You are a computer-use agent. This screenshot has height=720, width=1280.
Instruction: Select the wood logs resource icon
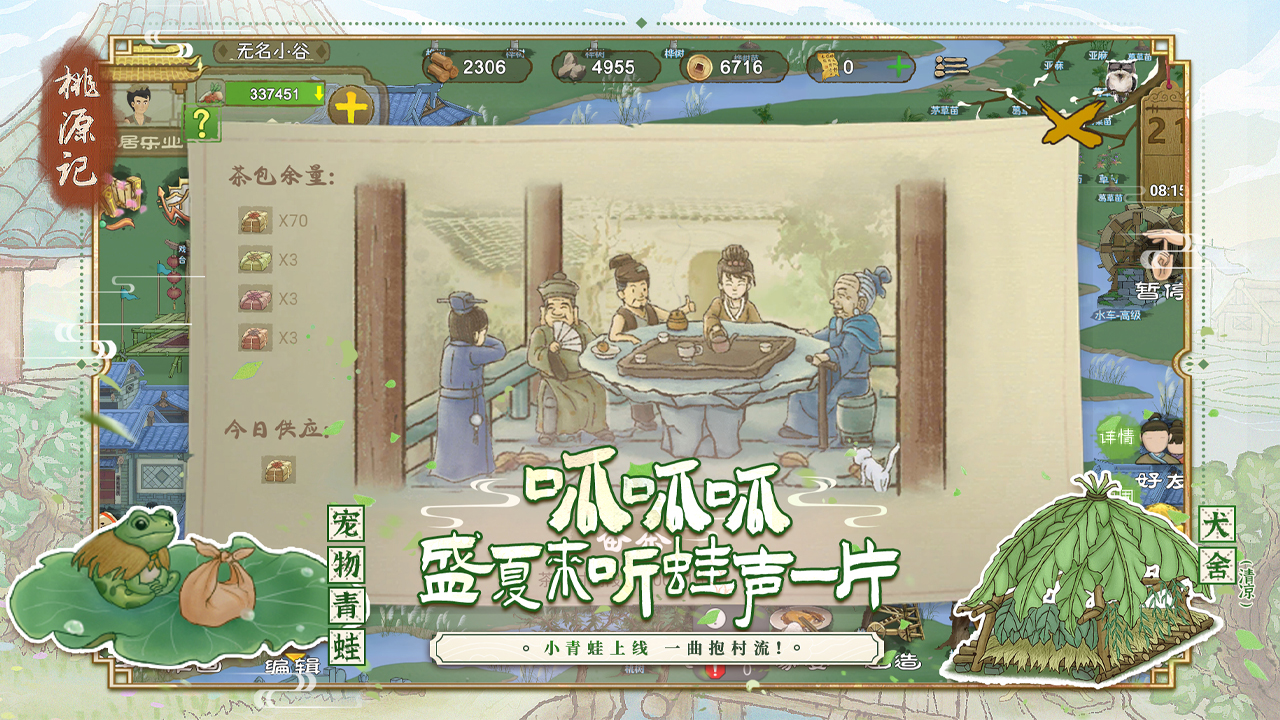[x=443, y=68]
